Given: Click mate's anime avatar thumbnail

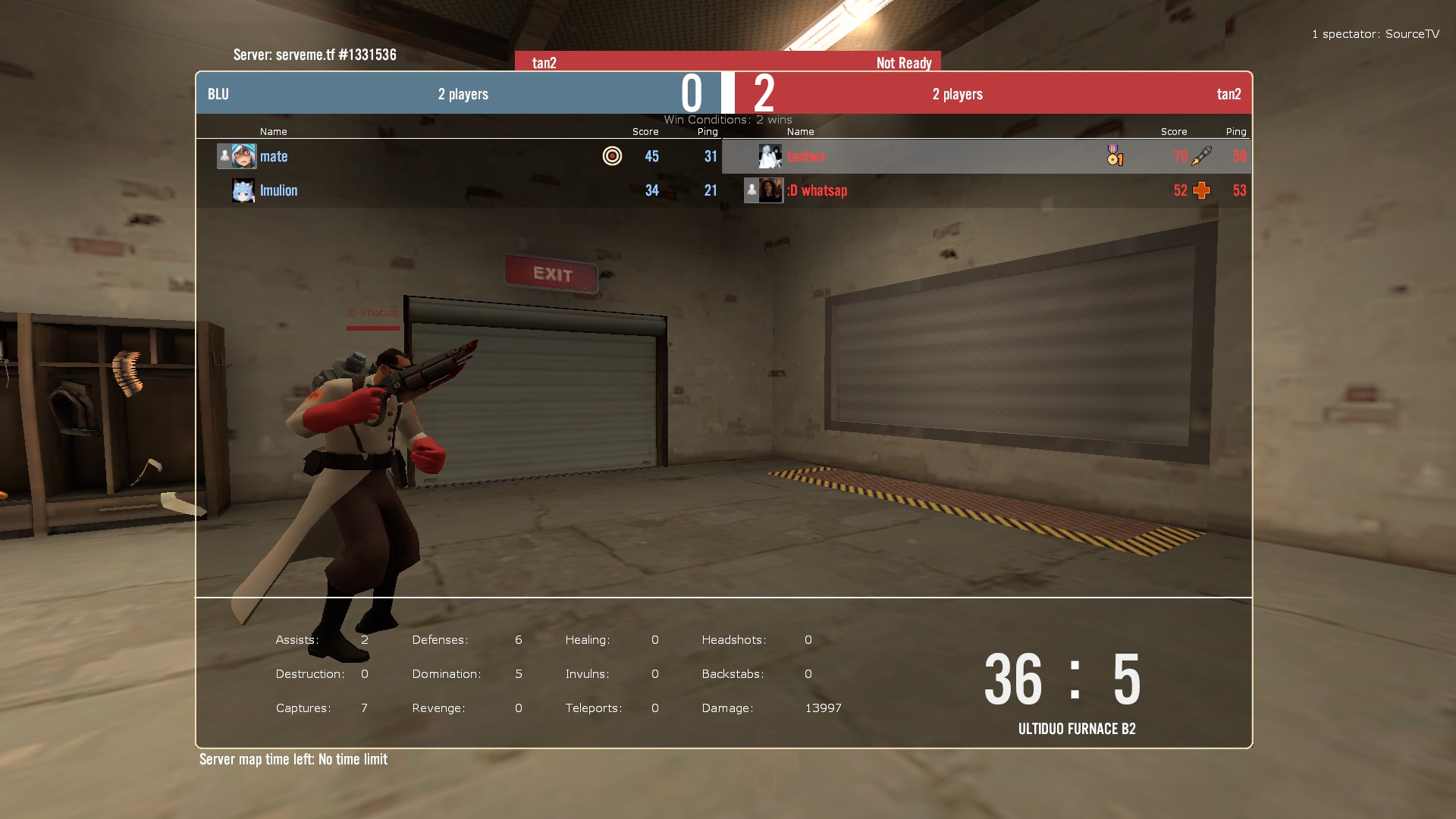Looking at the screenshot, I should coord(243,156).
